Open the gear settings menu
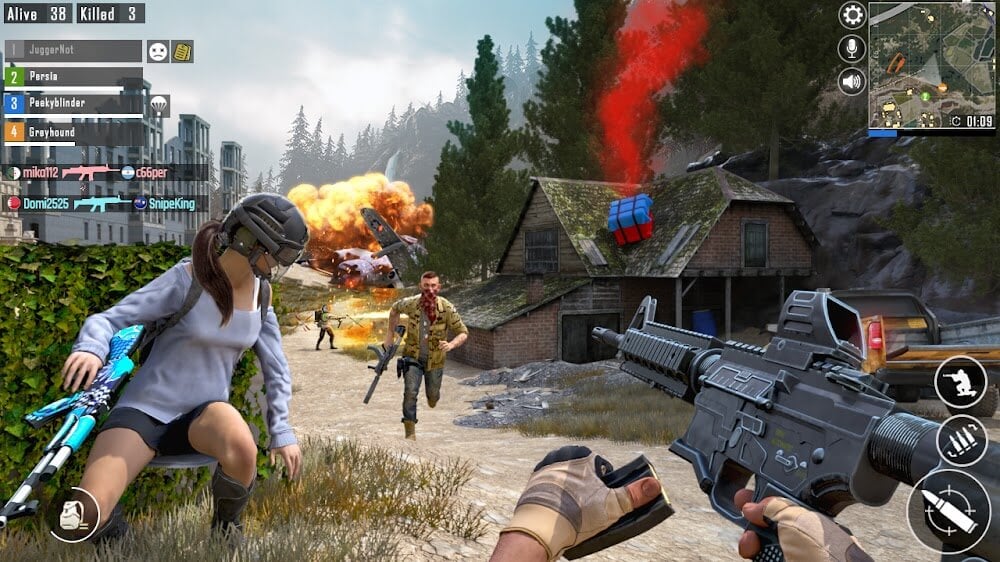The width and height of the screenshot is (1000, 562). pos(852,15)
